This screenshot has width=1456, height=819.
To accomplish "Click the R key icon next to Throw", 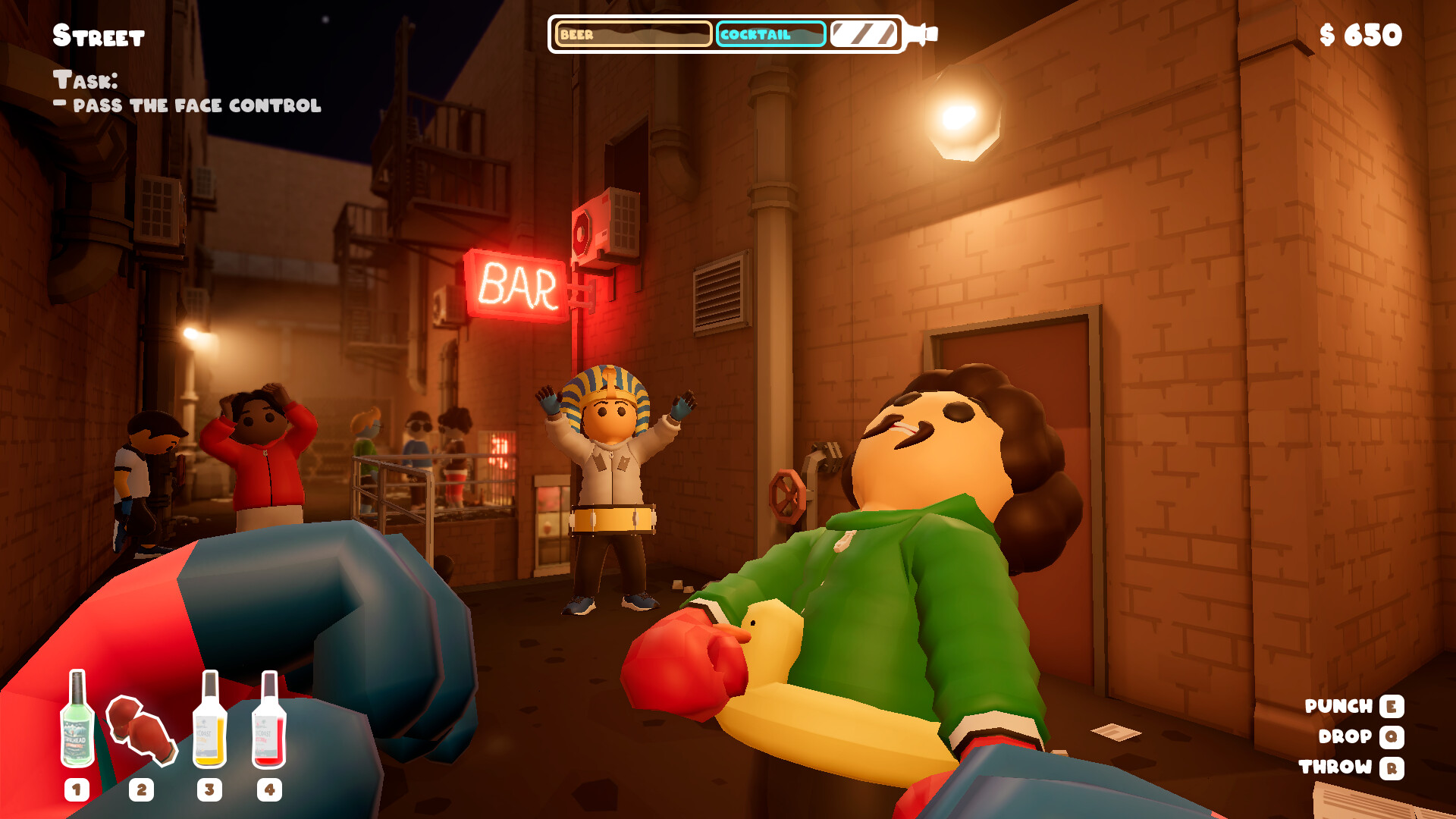I will tap(1391, 767).
